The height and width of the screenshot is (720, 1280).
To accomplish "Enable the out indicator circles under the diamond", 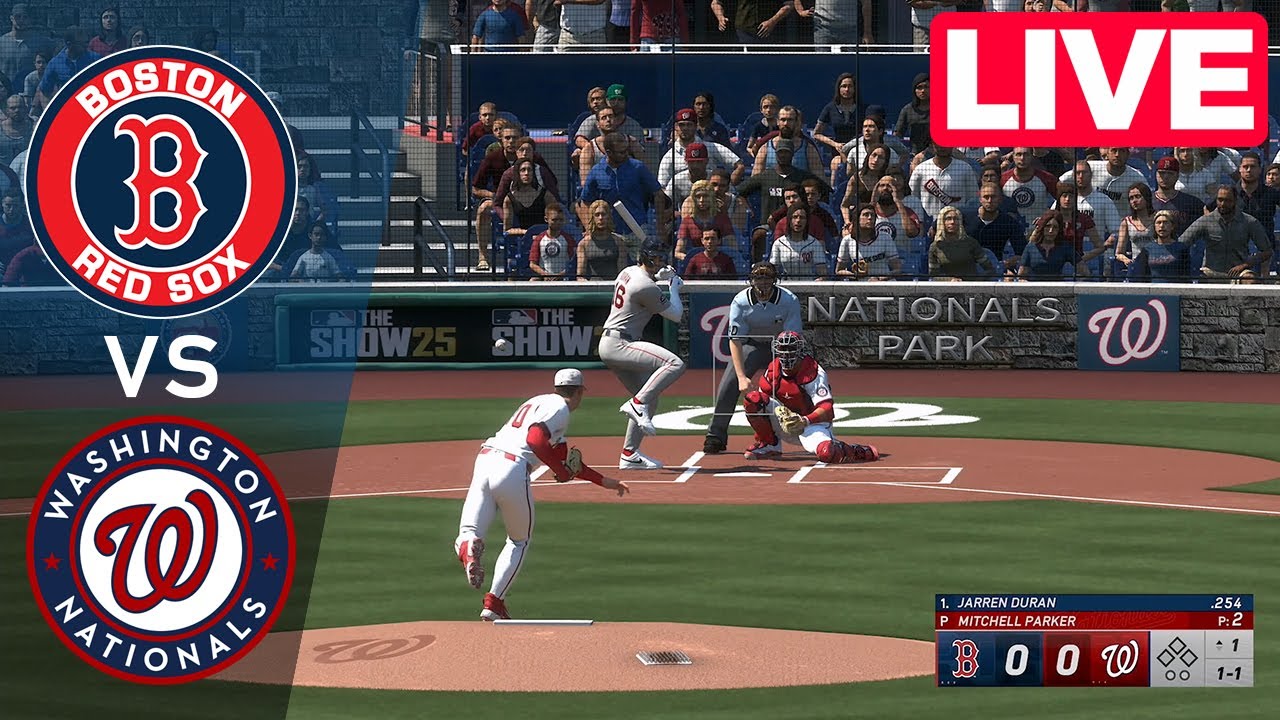I will tap(1177, 673).
